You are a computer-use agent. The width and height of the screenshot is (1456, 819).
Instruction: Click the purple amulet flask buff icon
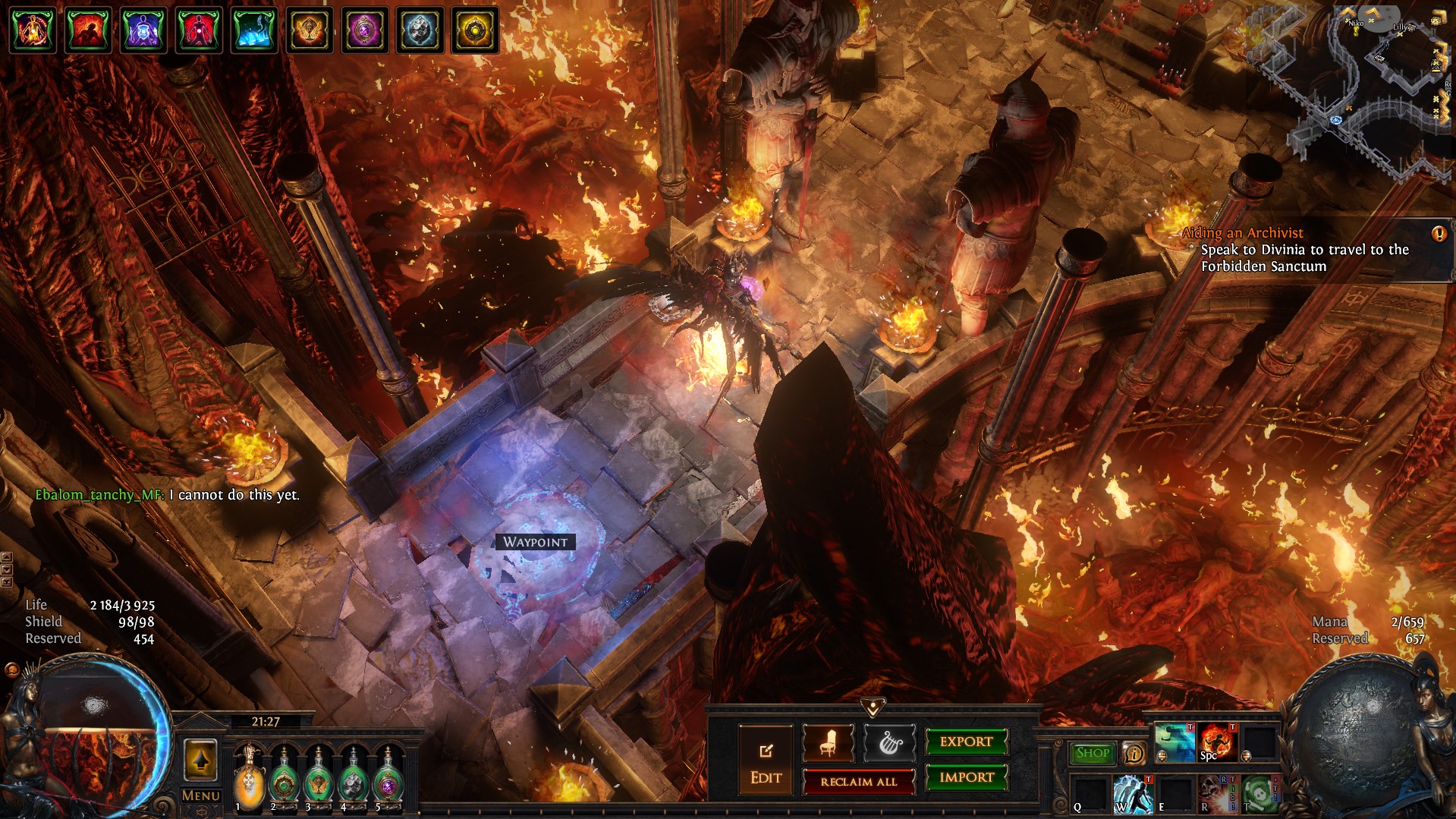364,30
